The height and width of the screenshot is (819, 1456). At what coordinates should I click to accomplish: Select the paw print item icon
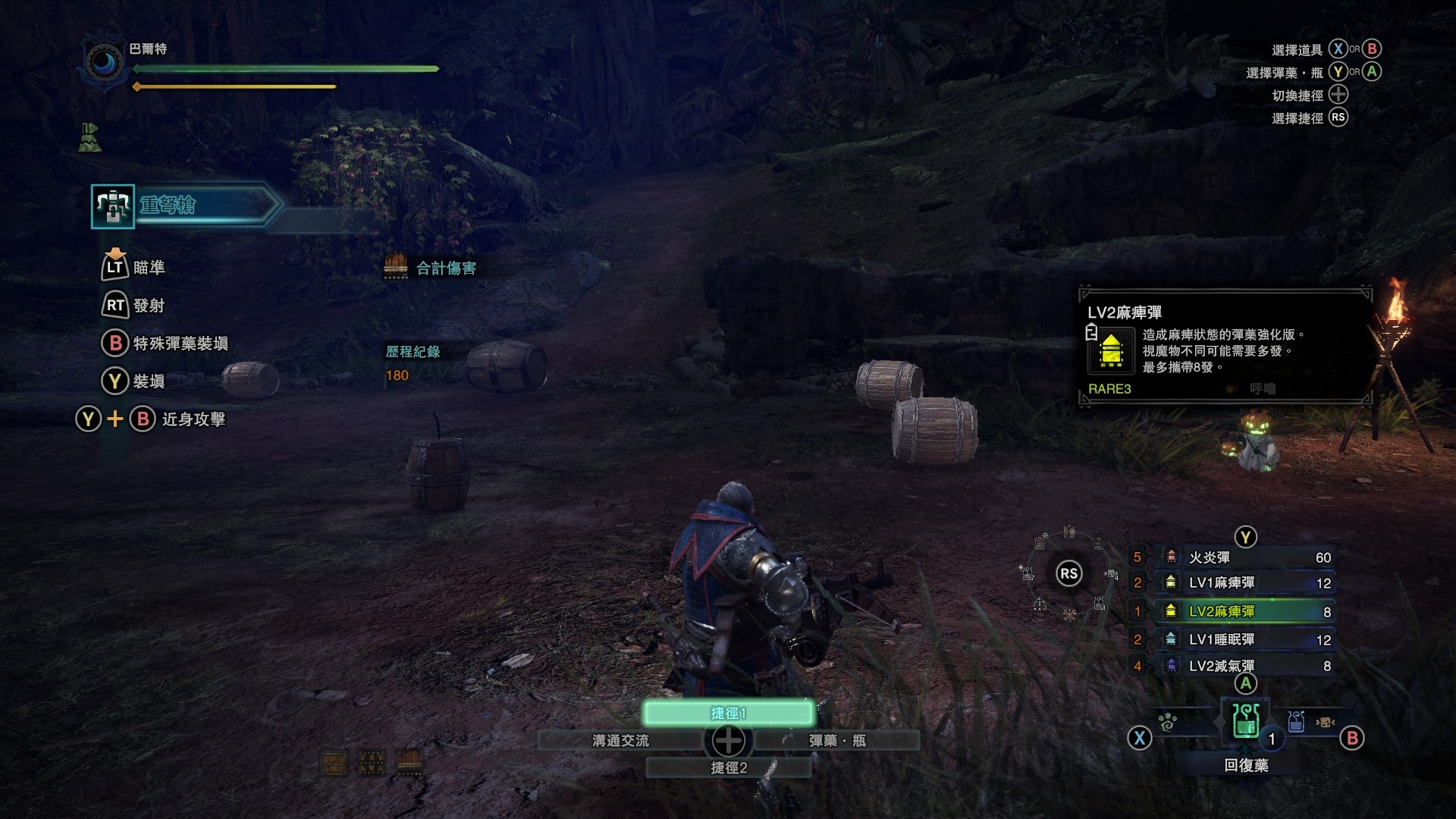tap(1168, 723)
